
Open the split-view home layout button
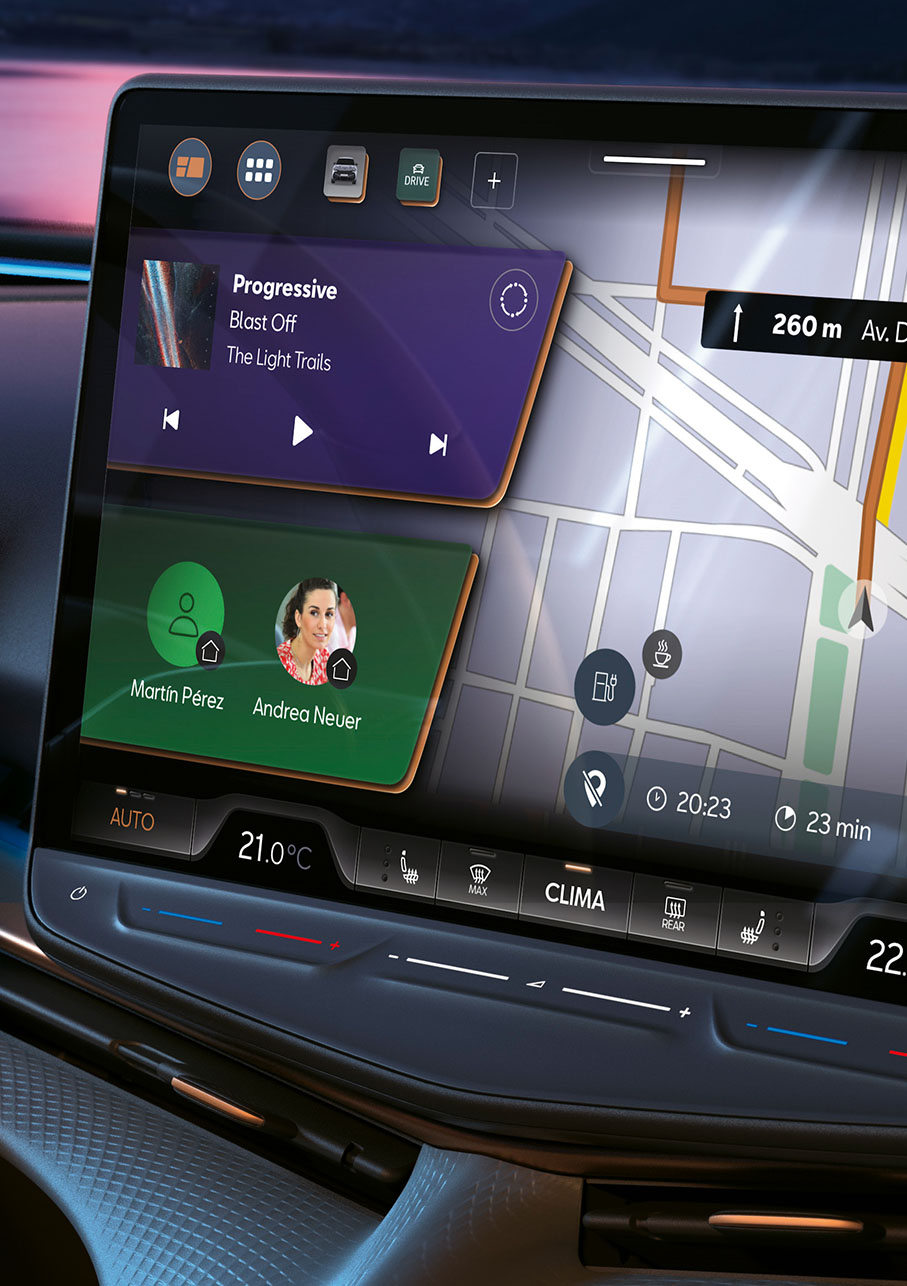[x=190, y=168]
